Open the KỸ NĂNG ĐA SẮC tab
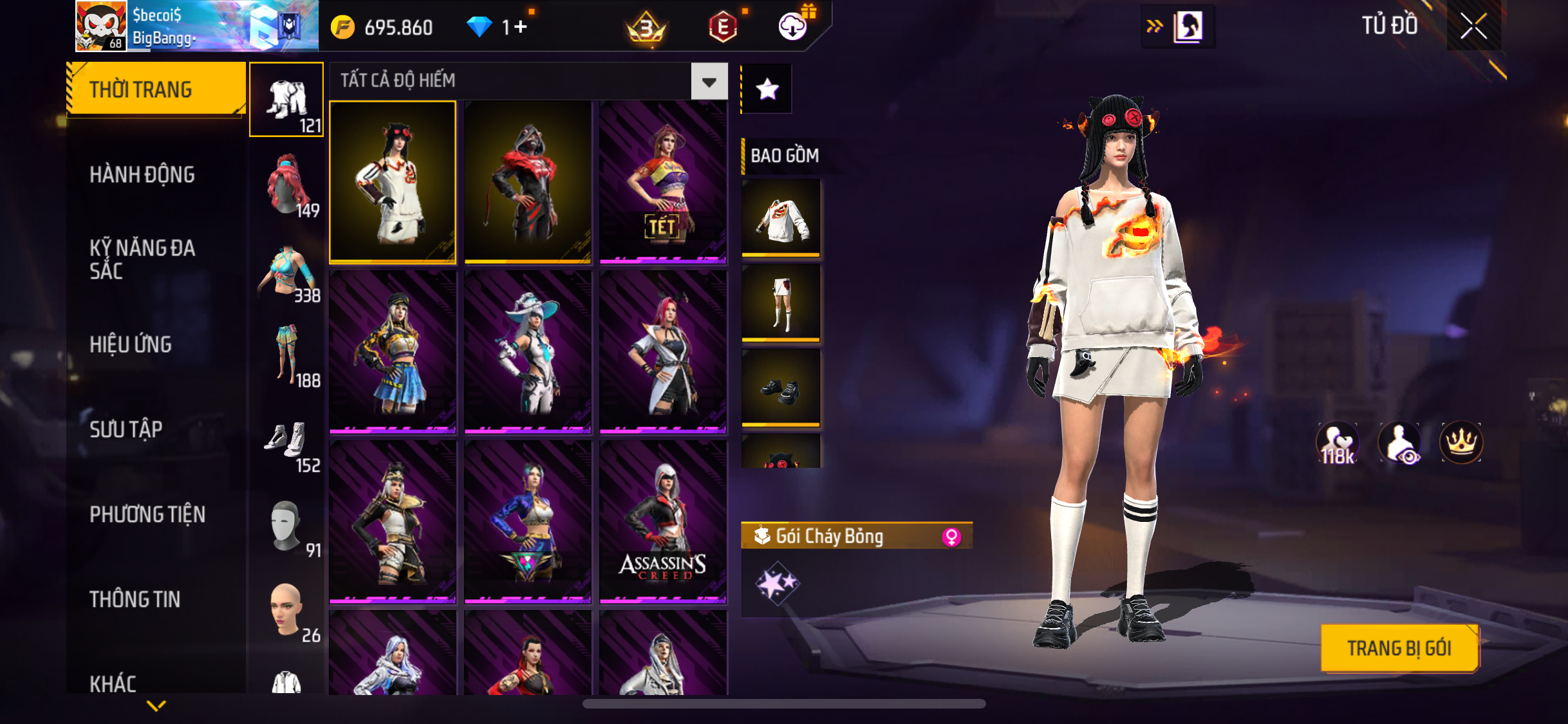Screen dimensions: 1568x724 tap(142, 259)
